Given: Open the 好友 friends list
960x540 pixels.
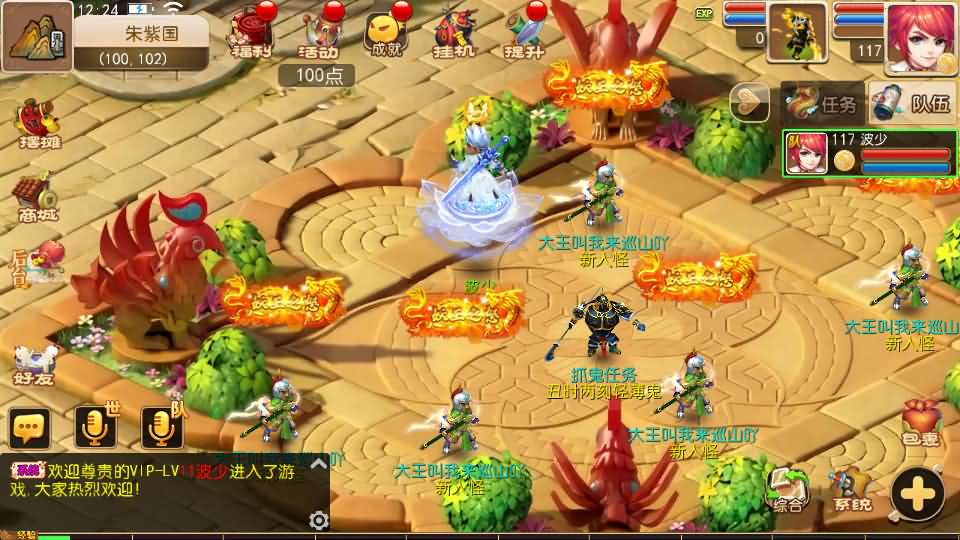Looking at the screenshot, I should tap(34, 363).
